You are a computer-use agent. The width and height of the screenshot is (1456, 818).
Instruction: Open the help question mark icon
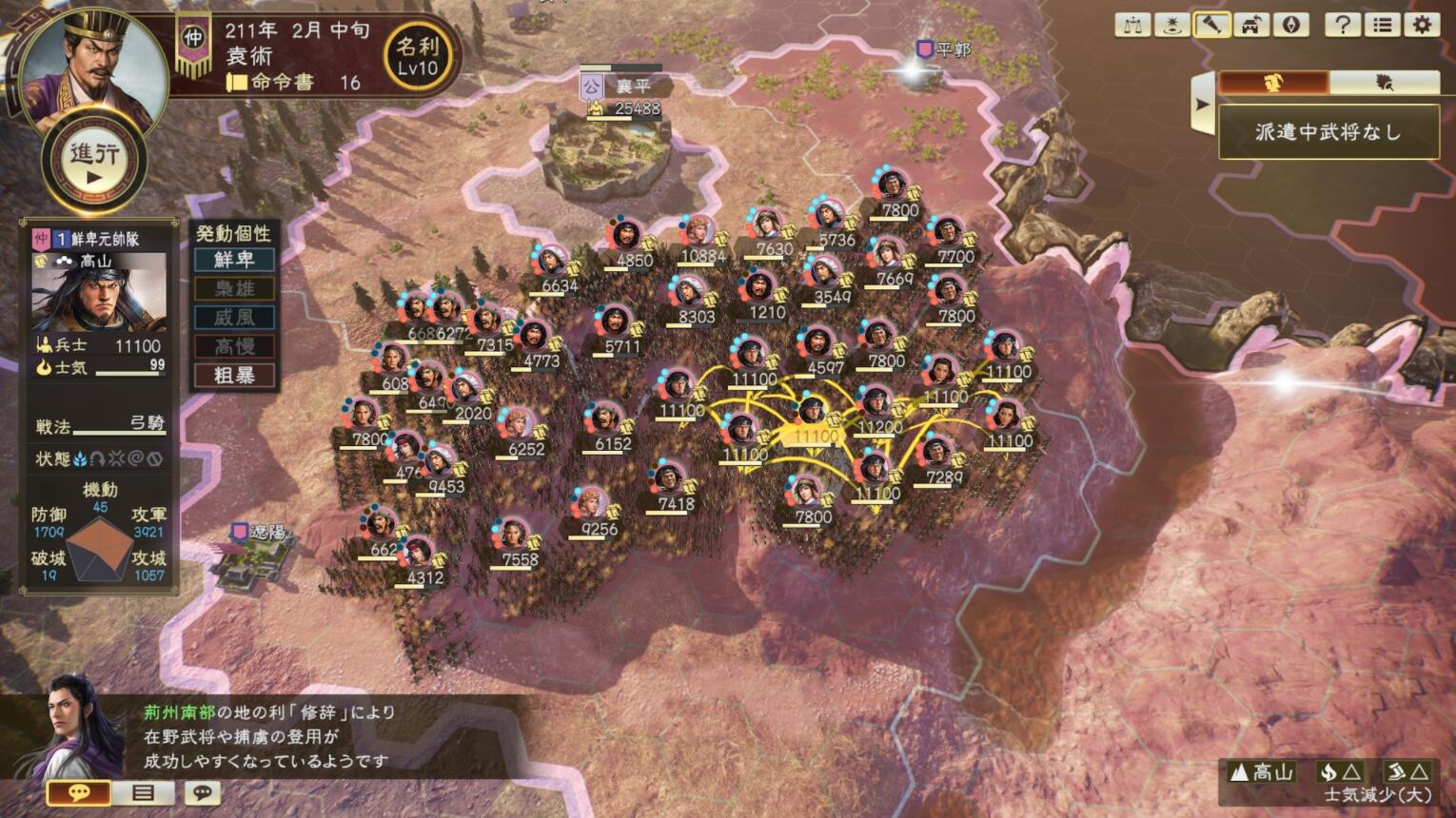click(1343, 25)
